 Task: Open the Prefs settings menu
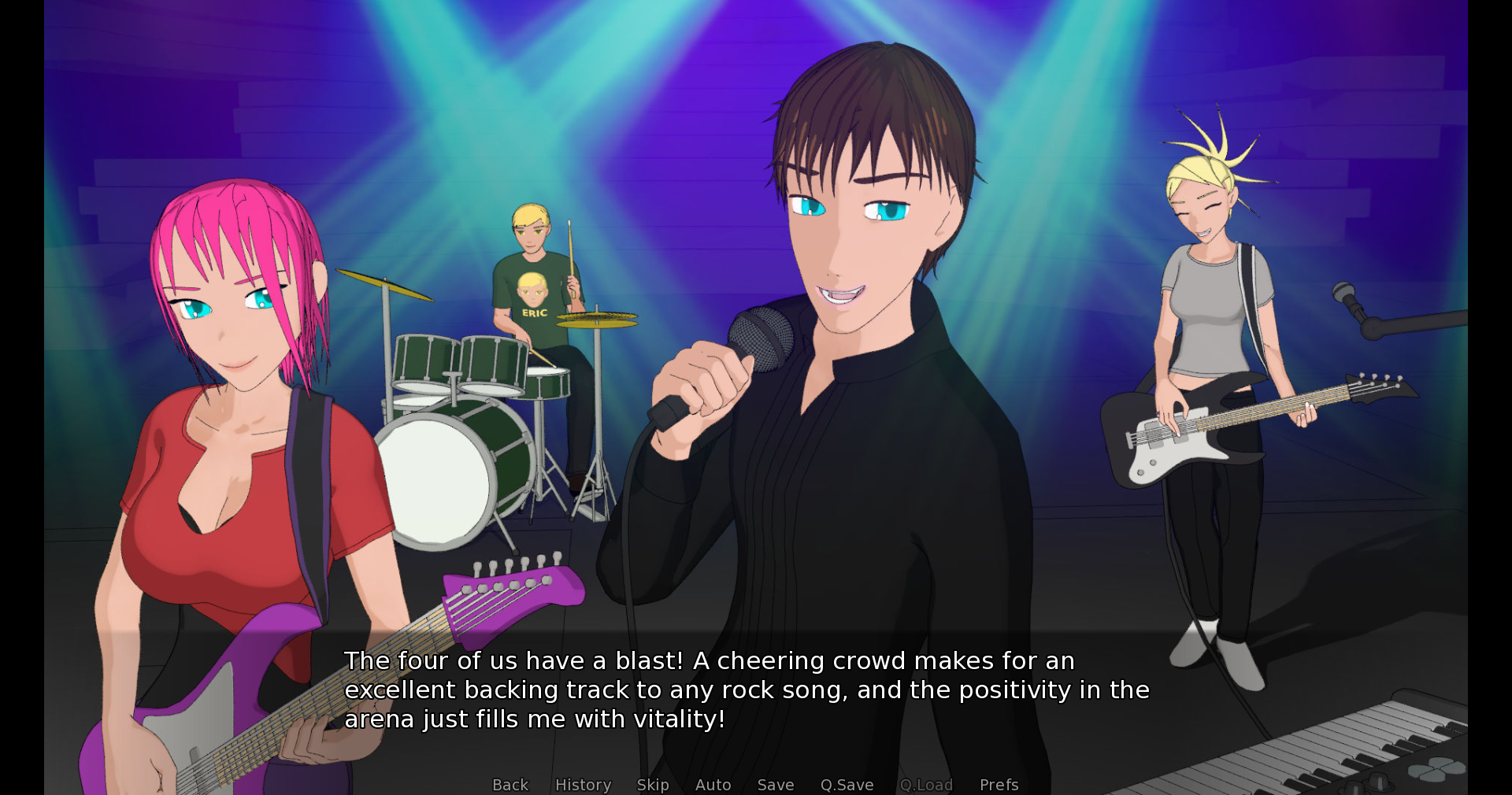coord(999,785)
